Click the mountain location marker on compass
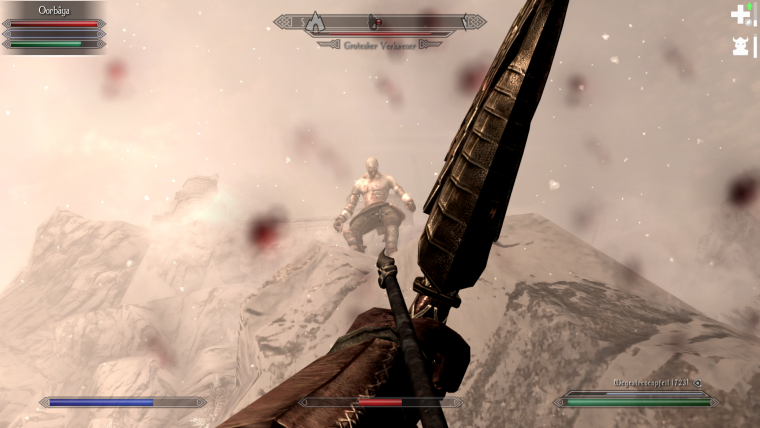The height and width of the screenshot is (428, 760). click(315, 21)
